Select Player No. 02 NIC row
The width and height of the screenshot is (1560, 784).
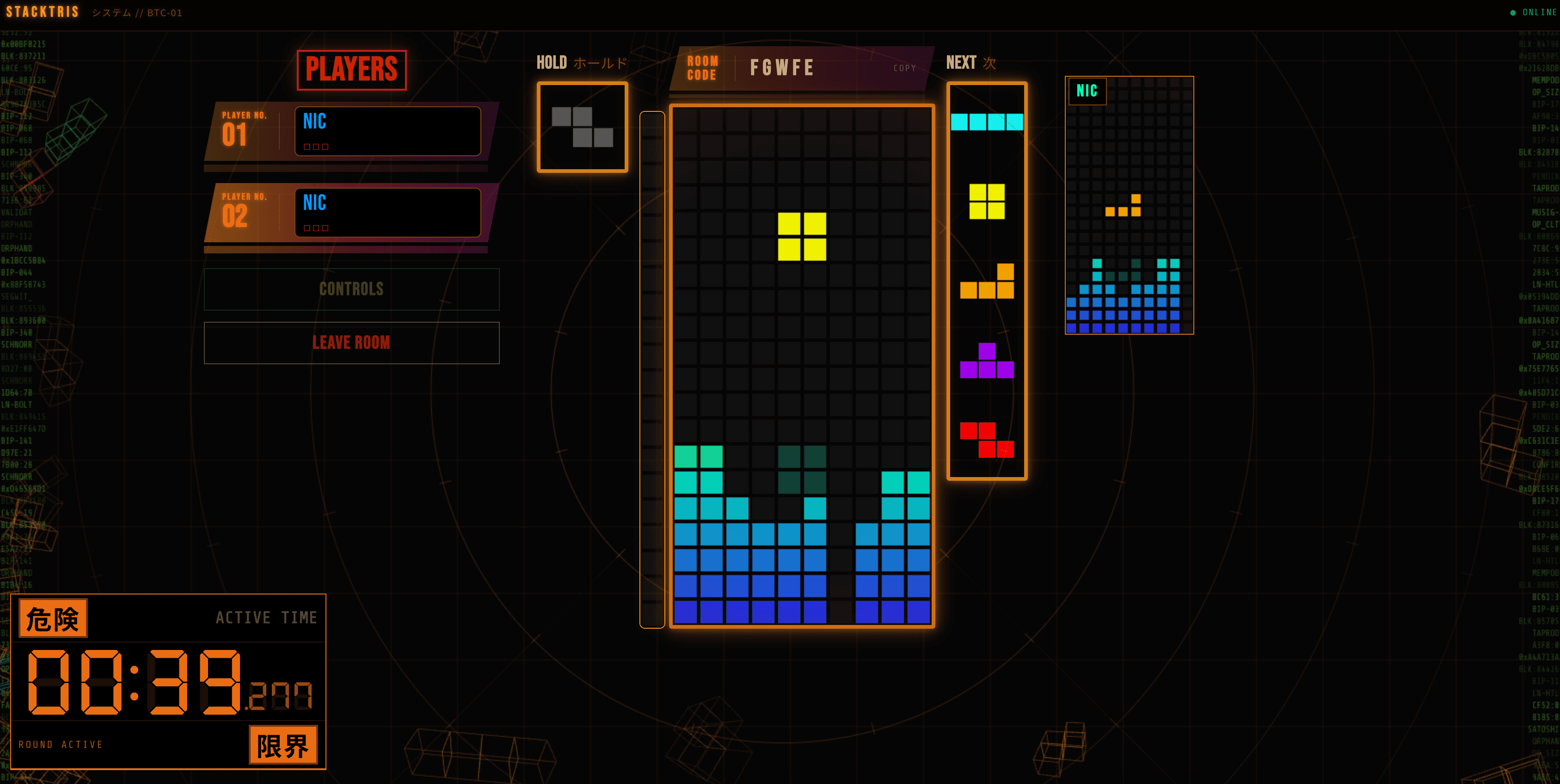pos(351,213)
